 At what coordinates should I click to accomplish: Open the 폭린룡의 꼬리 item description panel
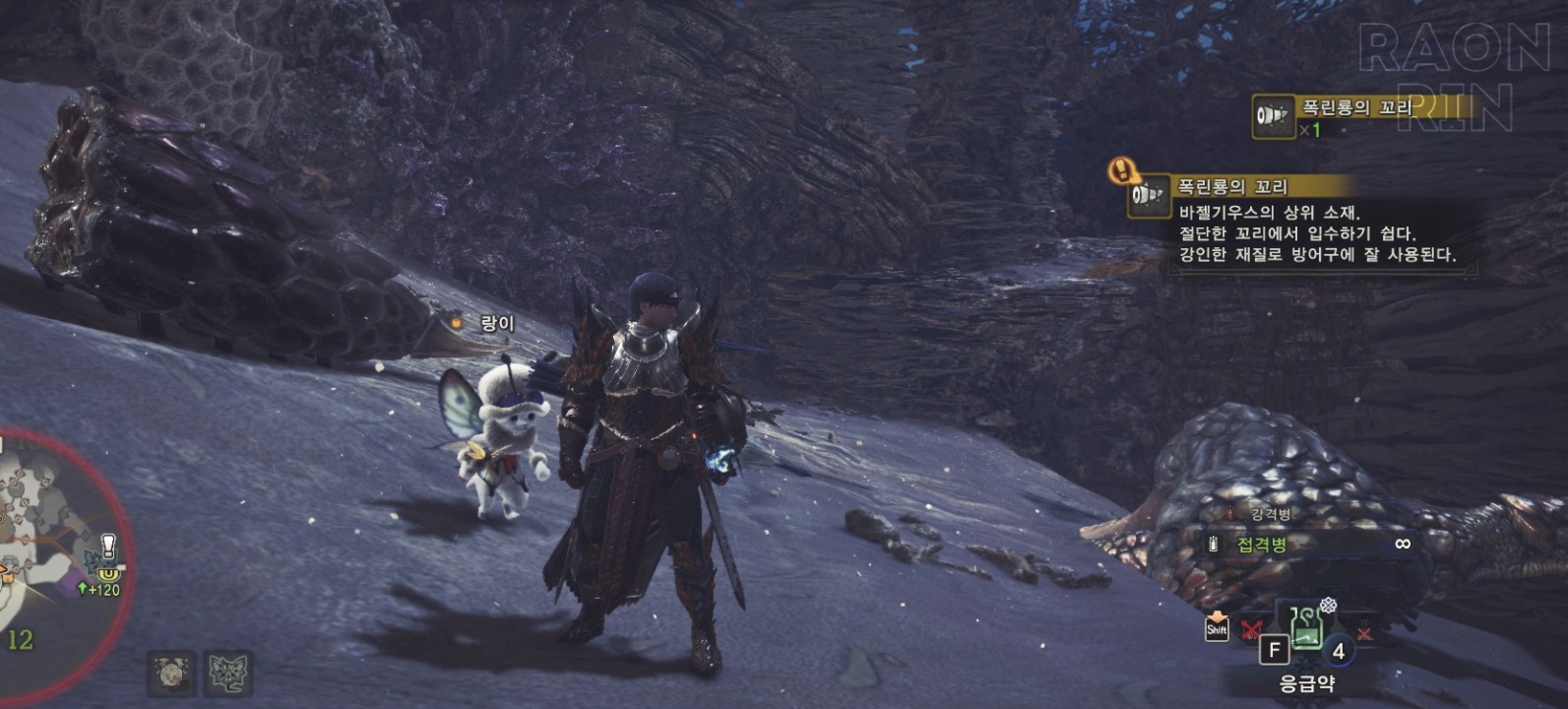click(1309, 232)
